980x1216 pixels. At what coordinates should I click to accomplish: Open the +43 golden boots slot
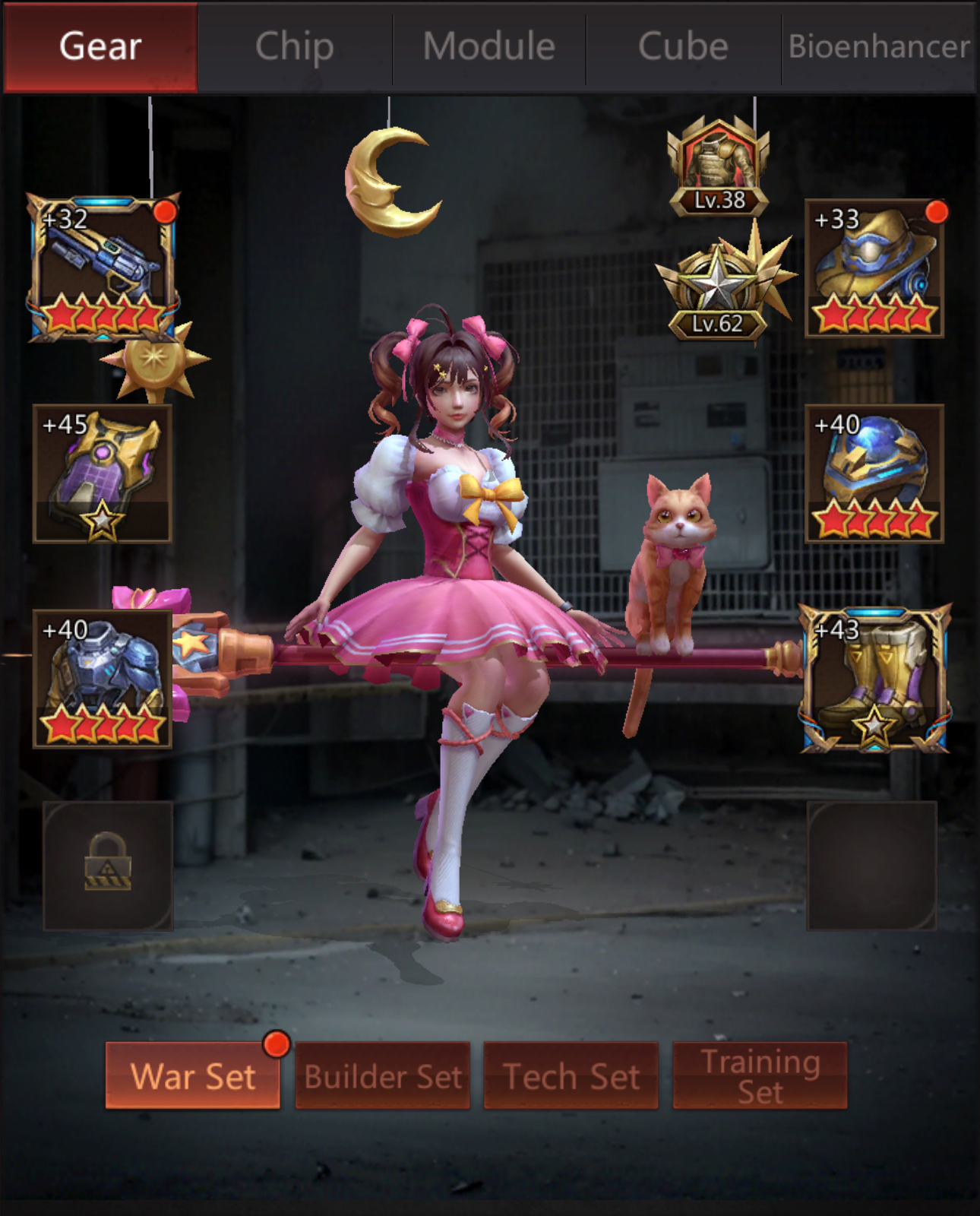point(874,680)
